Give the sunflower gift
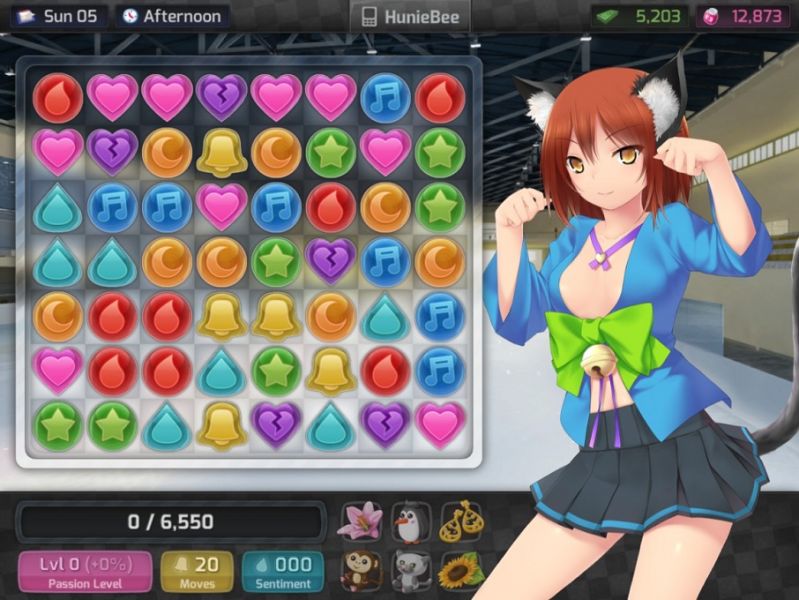Screen dimensions: 799x600 (460, 571)
